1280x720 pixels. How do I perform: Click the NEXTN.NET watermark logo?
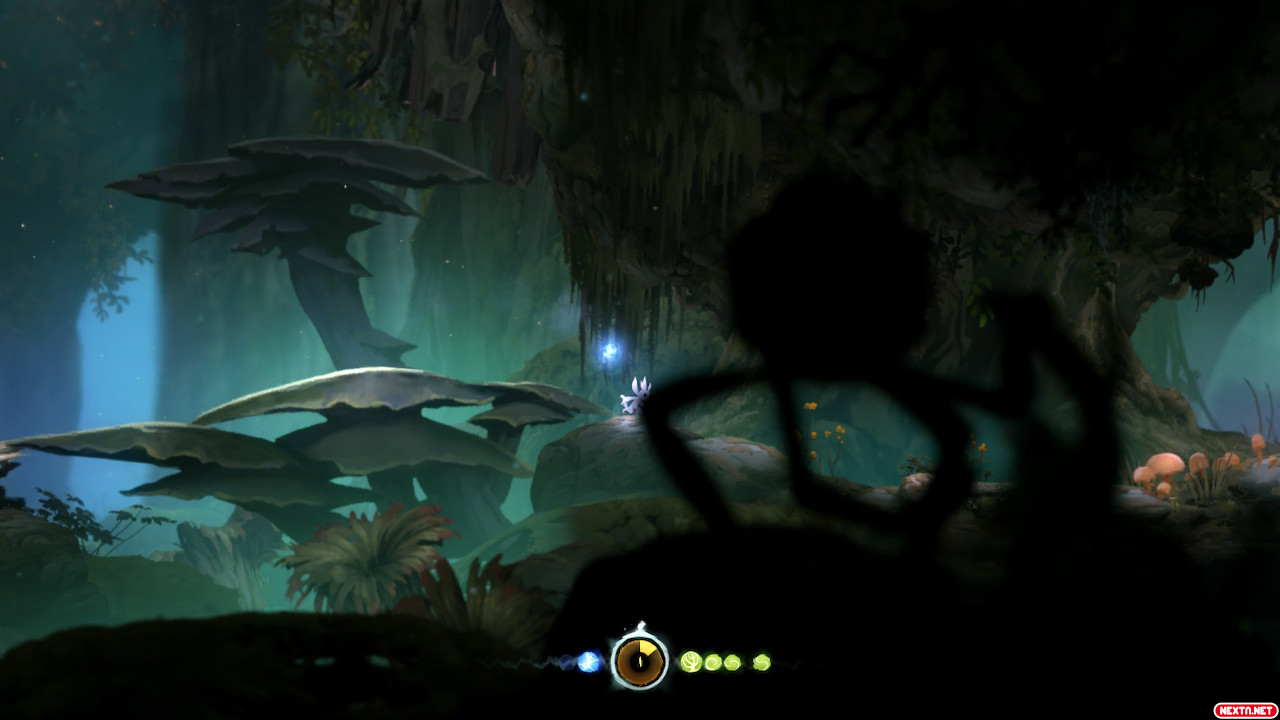coord(1244,710)
